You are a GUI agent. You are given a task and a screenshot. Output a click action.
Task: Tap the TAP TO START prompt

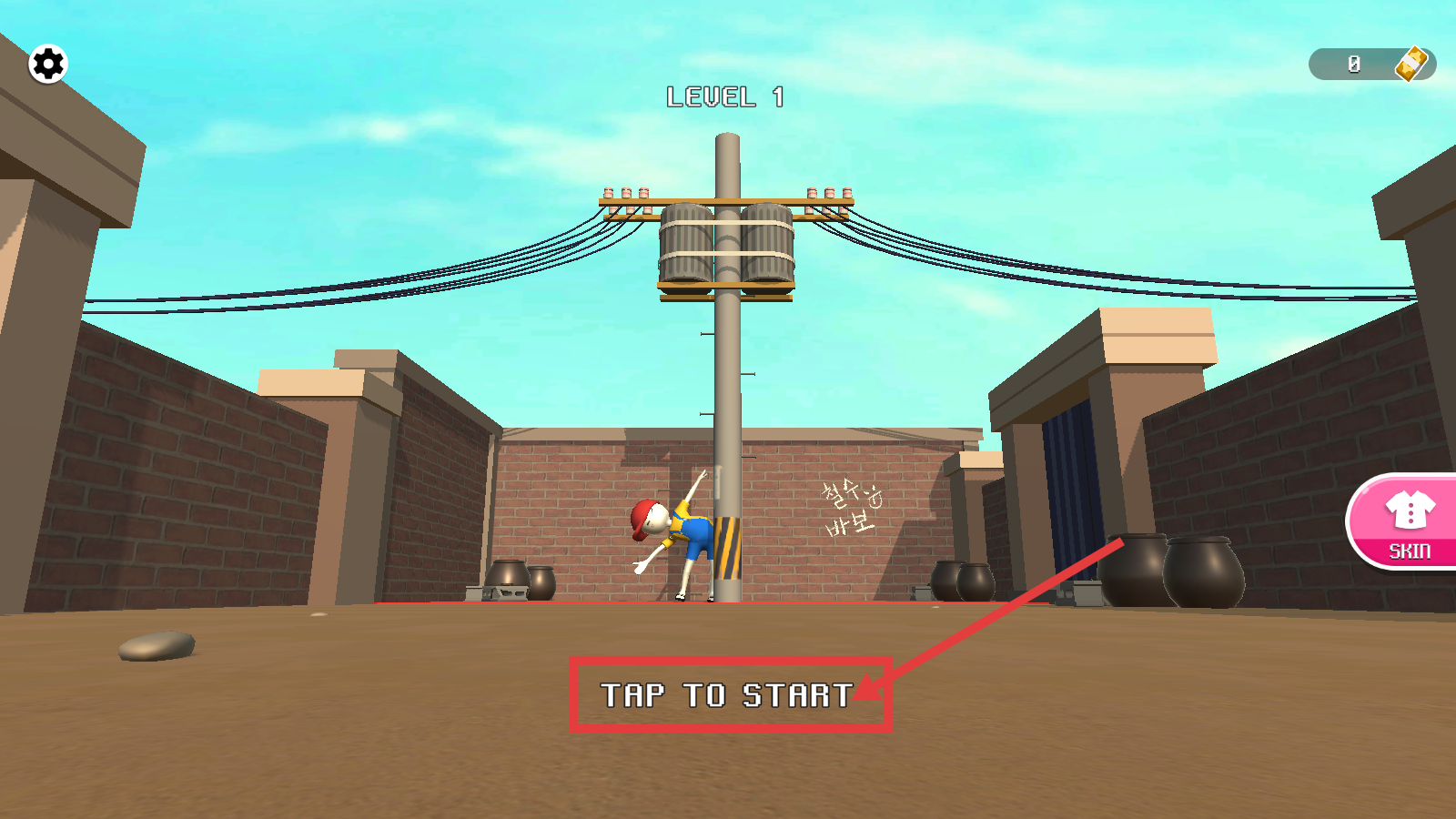(728, 695)
